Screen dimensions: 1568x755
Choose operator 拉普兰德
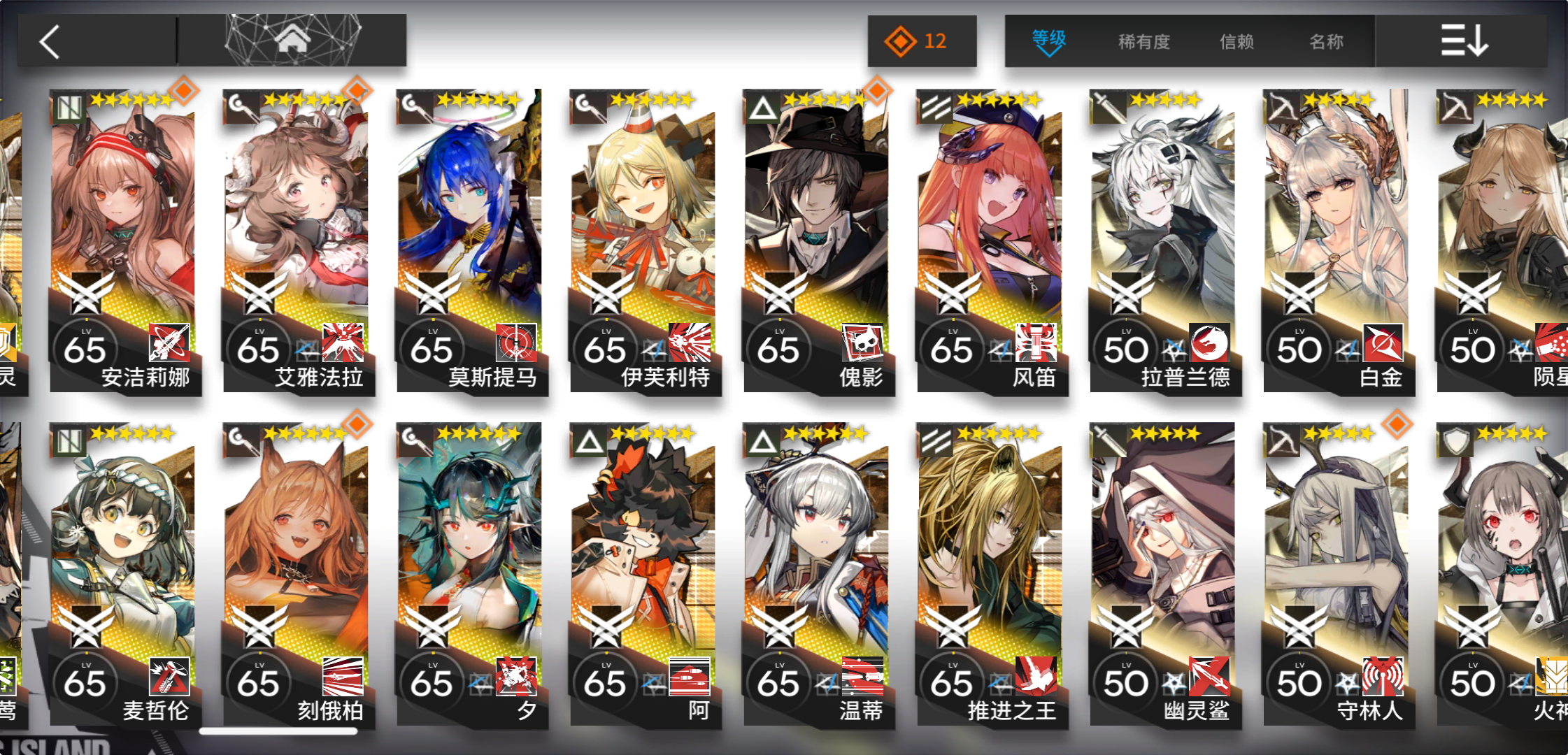coord(1164,238)
